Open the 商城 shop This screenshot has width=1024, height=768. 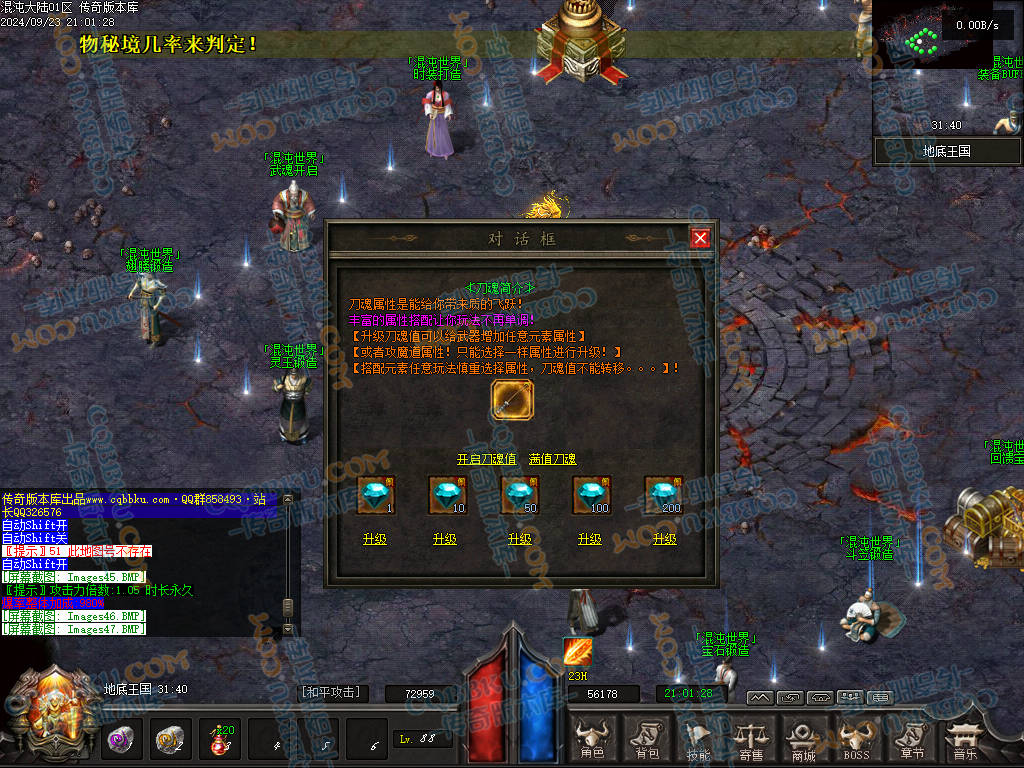(803, 740)
